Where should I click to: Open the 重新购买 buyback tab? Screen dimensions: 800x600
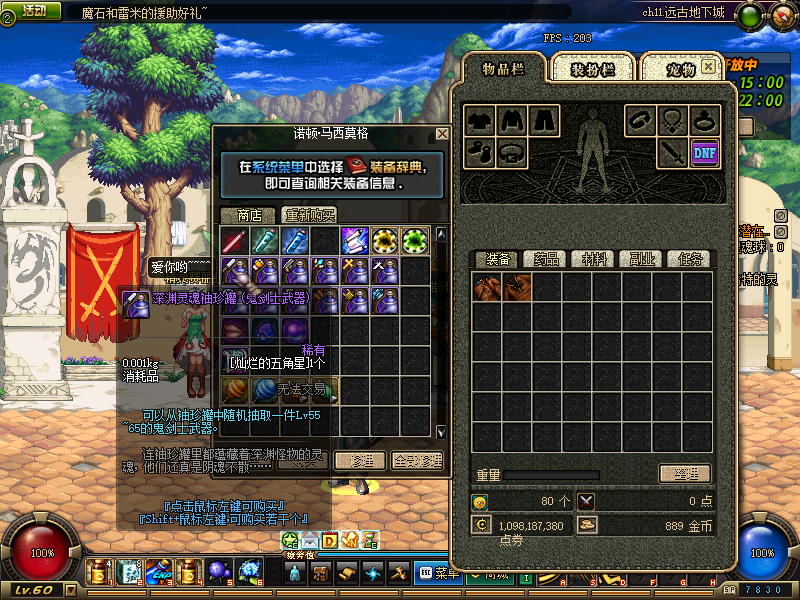coord(309,215)
